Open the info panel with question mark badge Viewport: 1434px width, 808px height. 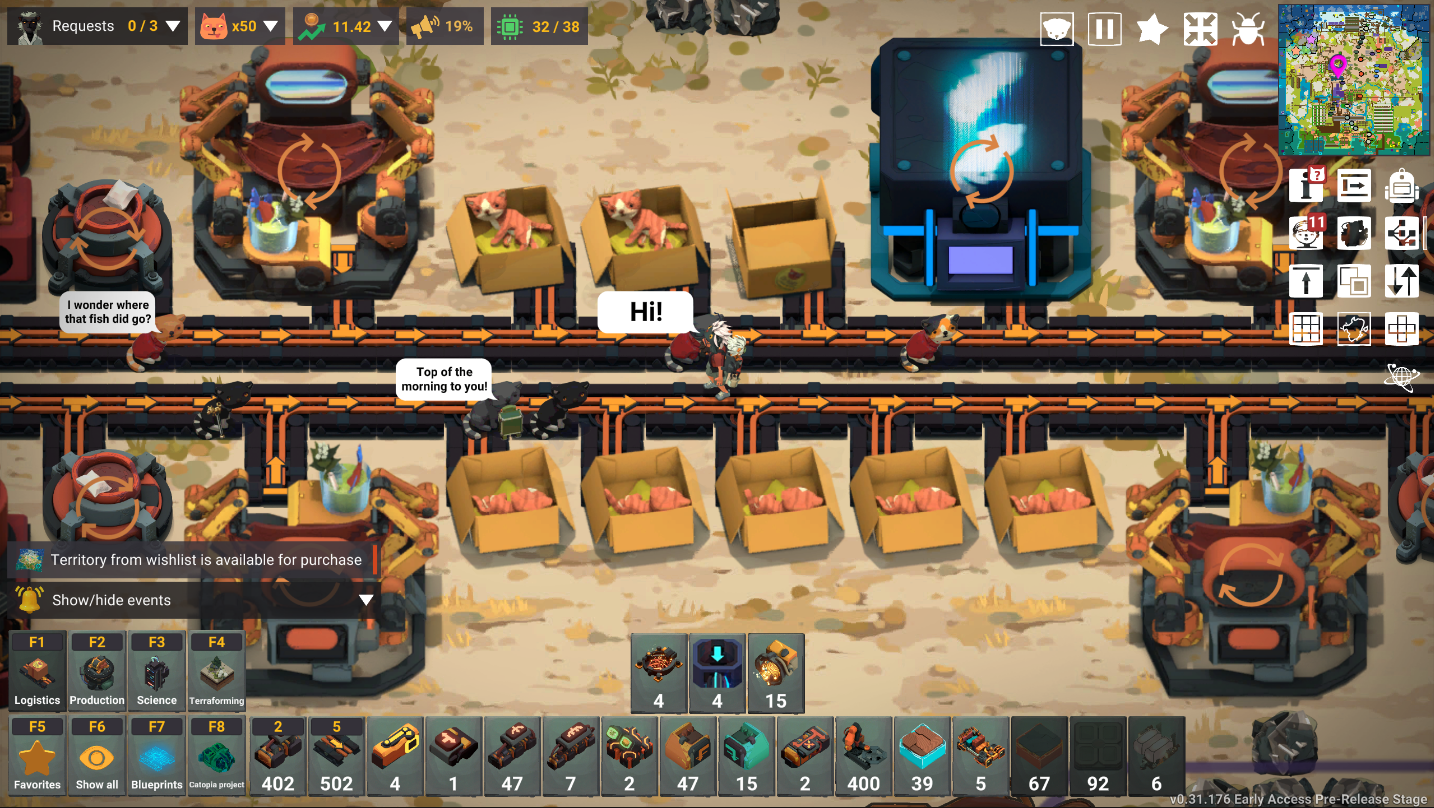(1306, 186)
